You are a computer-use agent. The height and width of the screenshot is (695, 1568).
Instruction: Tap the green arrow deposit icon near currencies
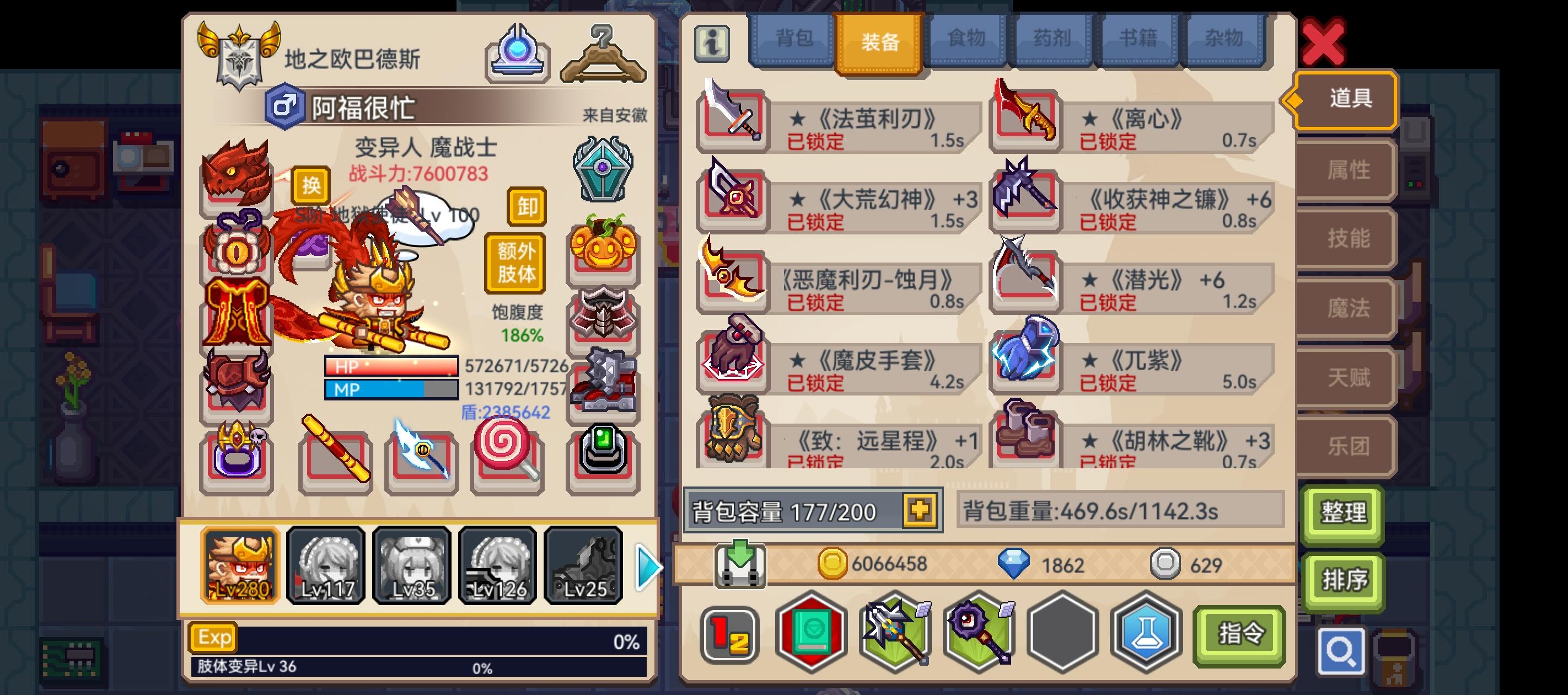tap(740, 565)
